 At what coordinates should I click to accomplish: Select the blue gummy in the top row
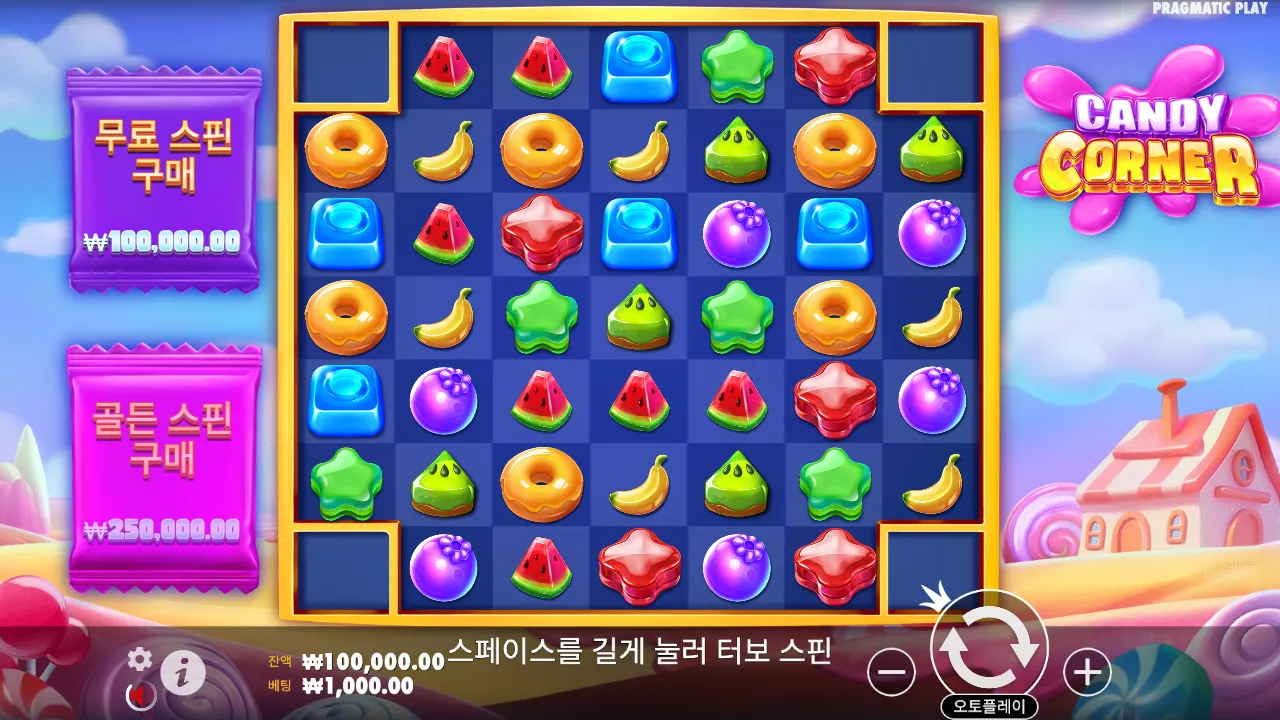tap(640, 65)
